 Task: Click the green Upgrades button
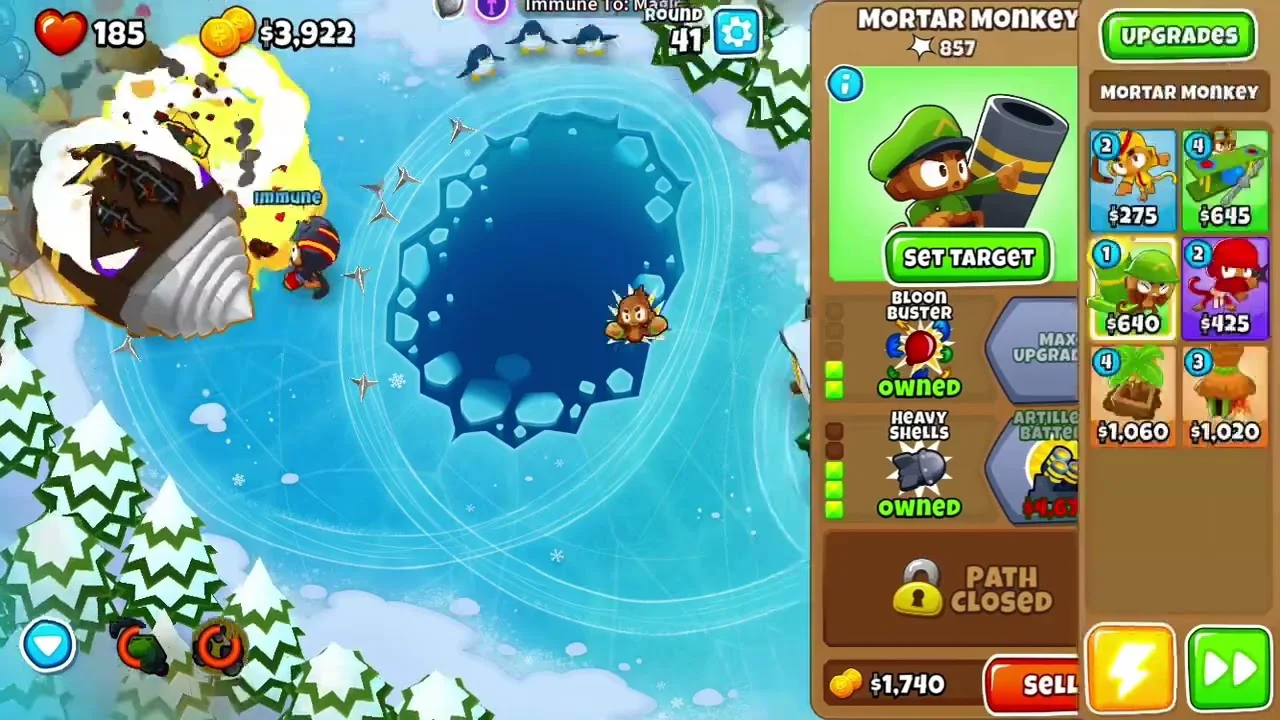(1178, 37)
